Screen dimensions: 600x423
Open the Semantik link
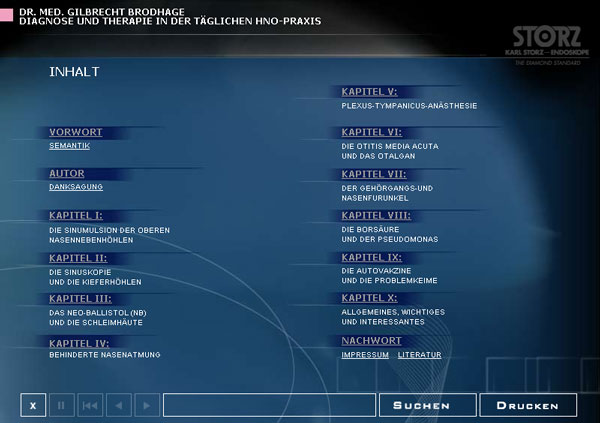pos(70,146)
